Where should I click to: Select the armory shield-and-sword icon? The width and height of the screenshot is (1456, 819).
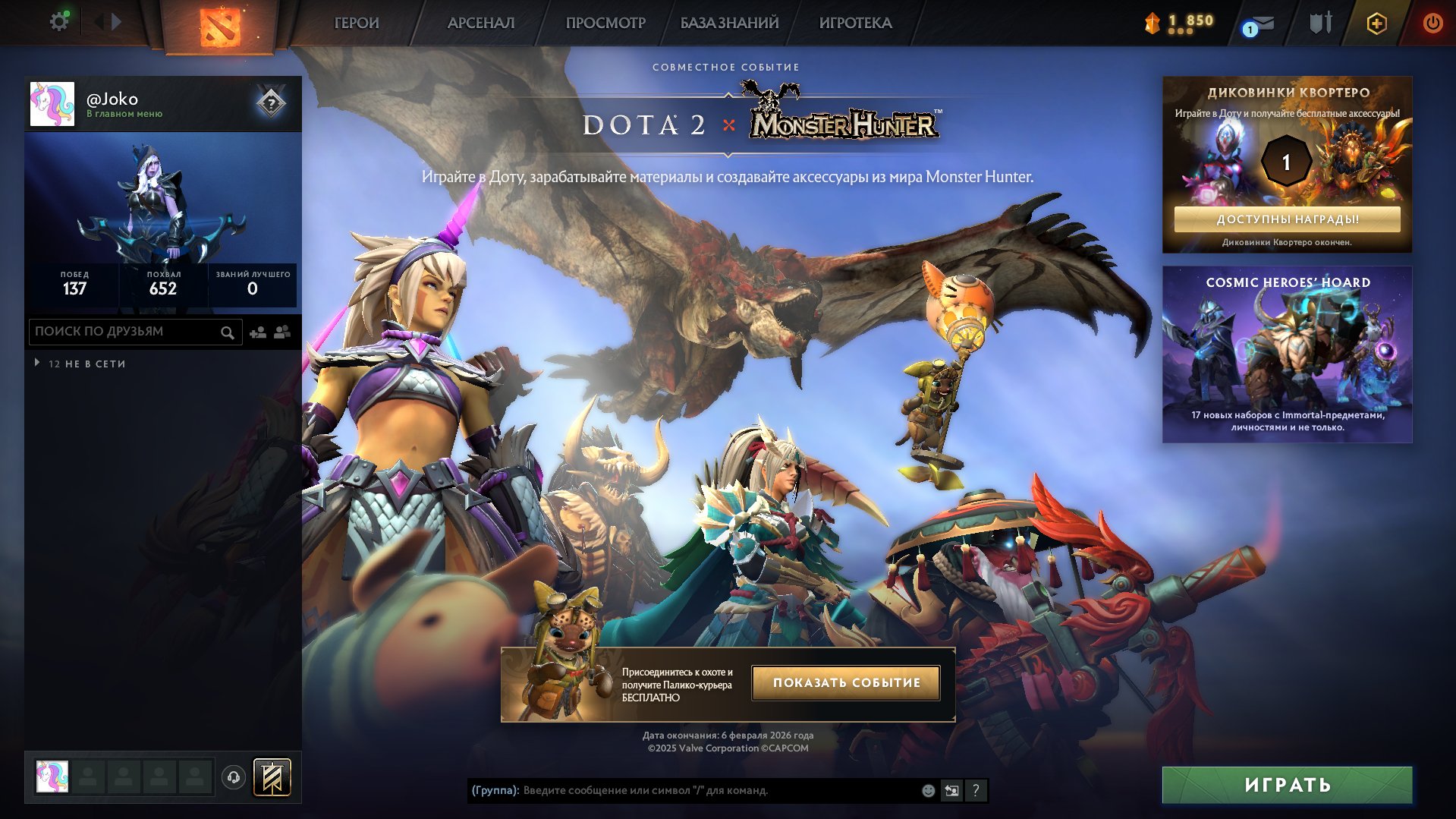tap(1319, 23)
